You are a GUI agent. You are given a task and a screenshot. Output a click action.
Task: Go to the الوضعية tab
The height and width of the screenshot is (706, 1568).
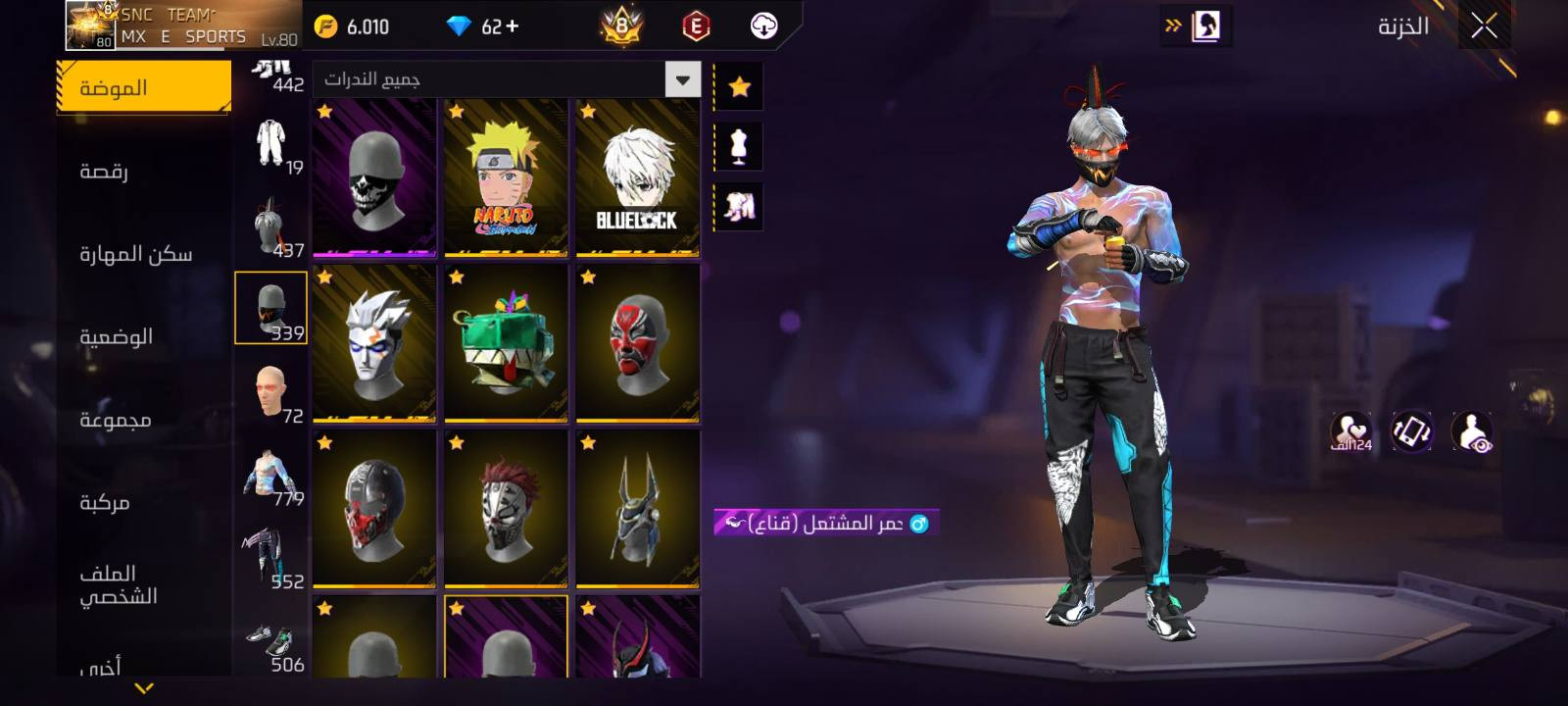click(x=116, y=336)
